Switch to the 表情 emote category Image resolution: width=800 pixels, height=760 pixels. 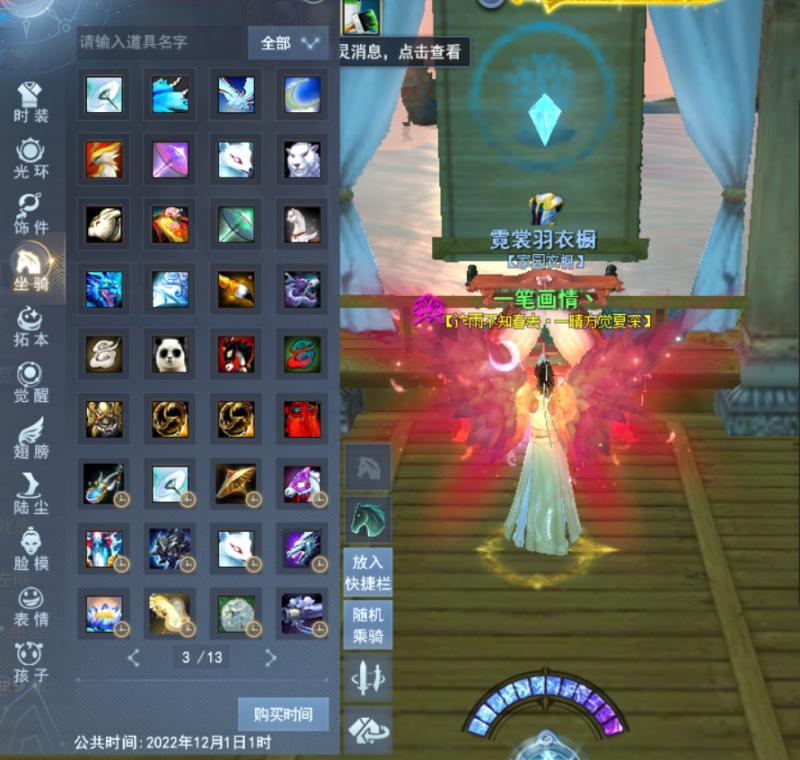click(x=31, y=607)
